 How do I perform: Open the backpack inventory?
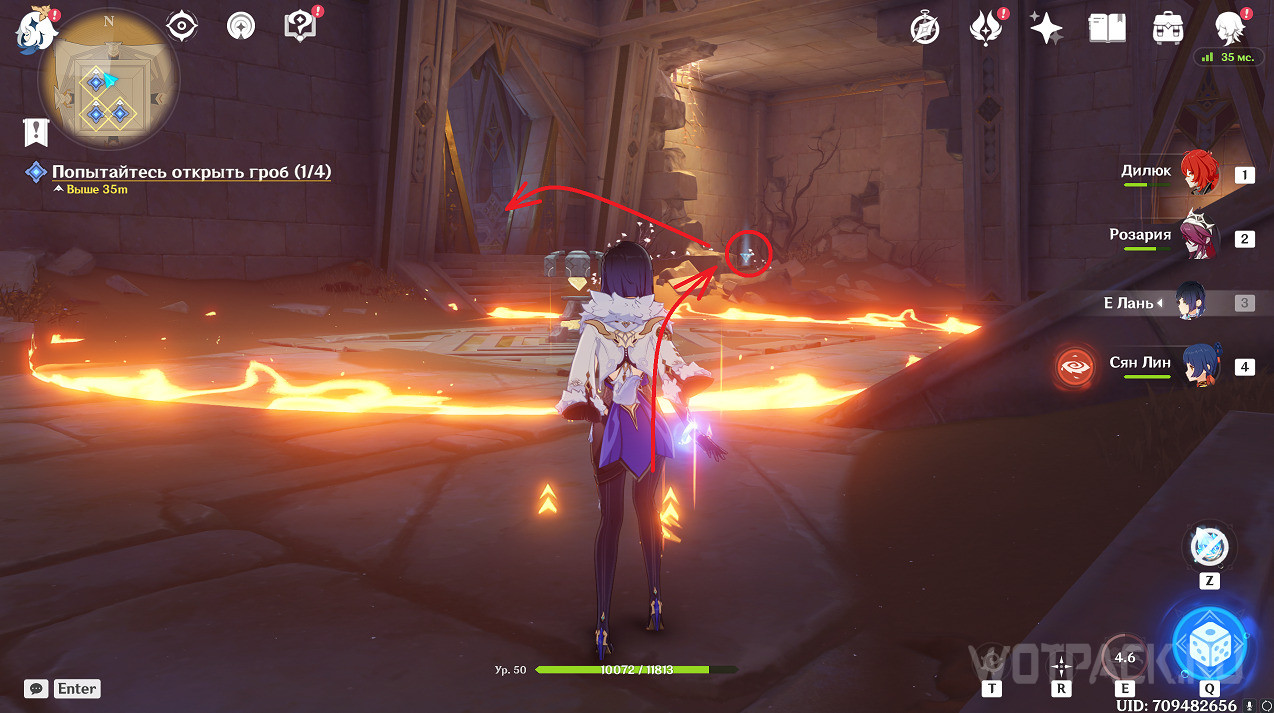pos(1167,28)
